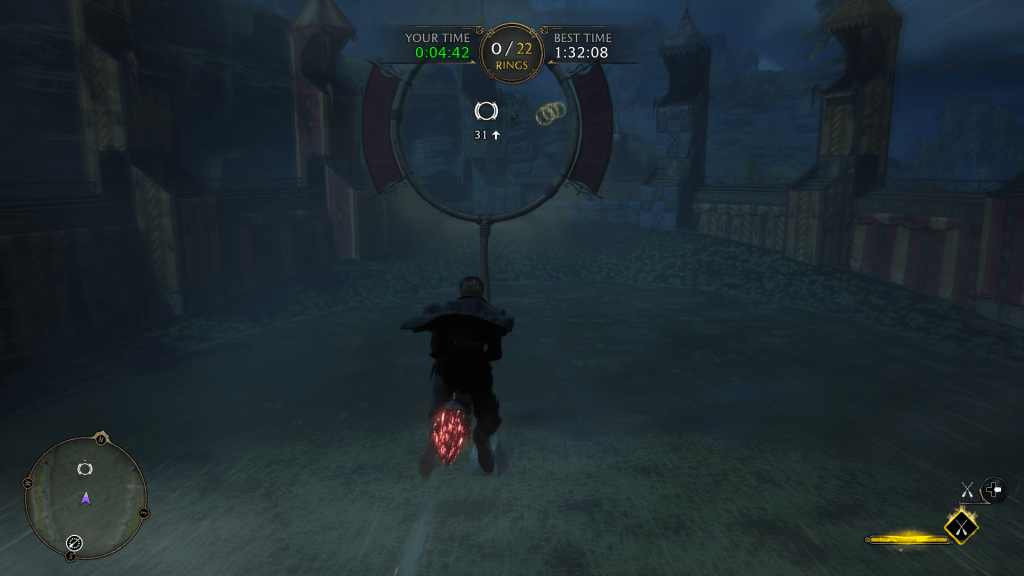Select the white ring marker on the minimap

pos(85,468)
